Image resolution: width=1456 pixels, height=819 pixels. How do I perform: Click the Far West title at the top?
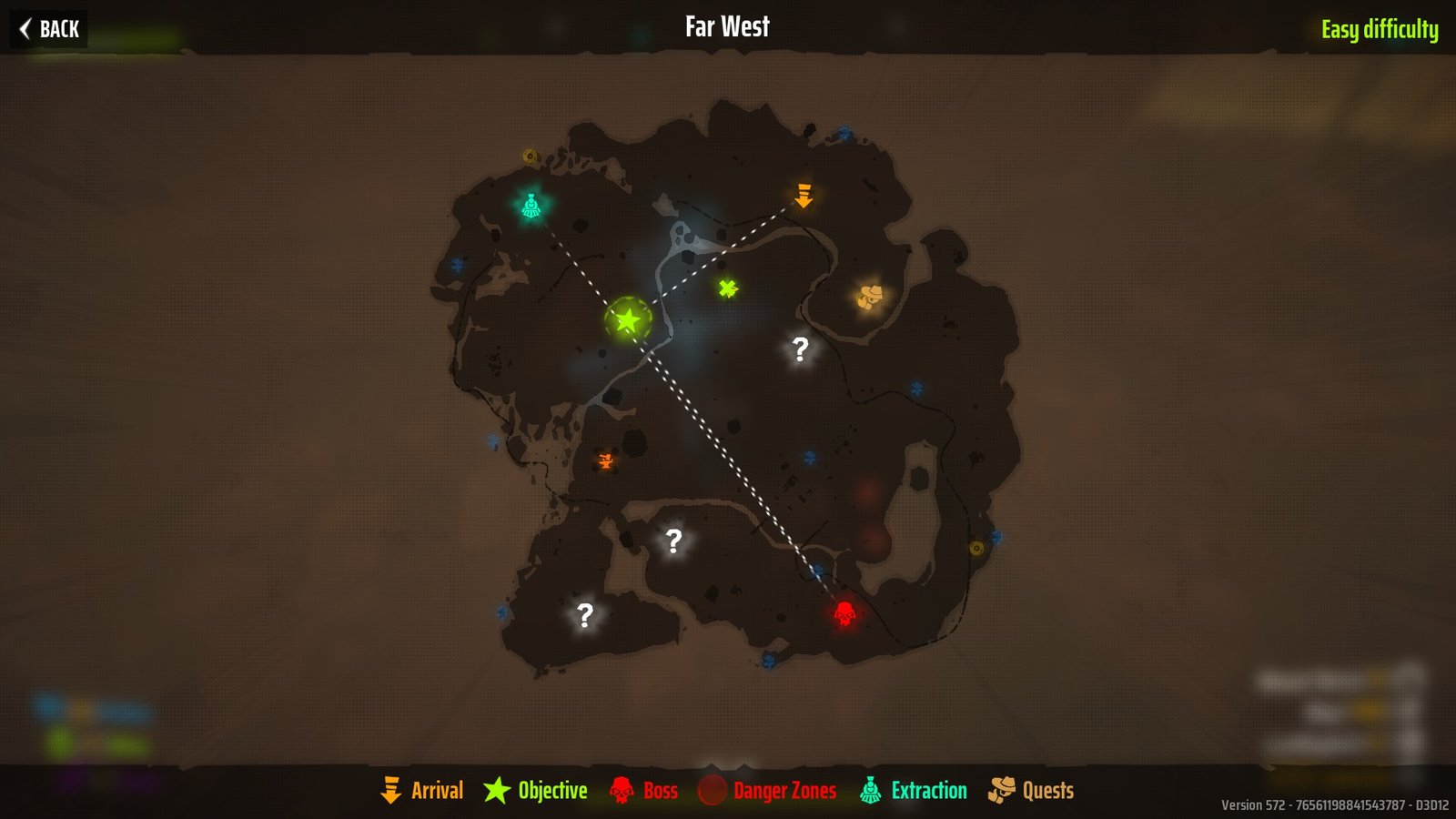727,26
